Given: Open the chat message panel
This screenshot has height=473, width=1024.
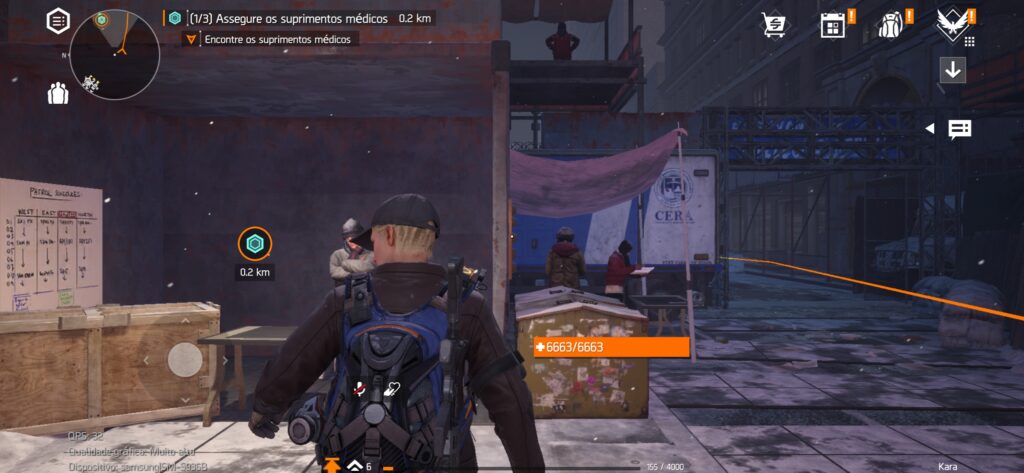Looking at the screenshot, I should 960,129.
